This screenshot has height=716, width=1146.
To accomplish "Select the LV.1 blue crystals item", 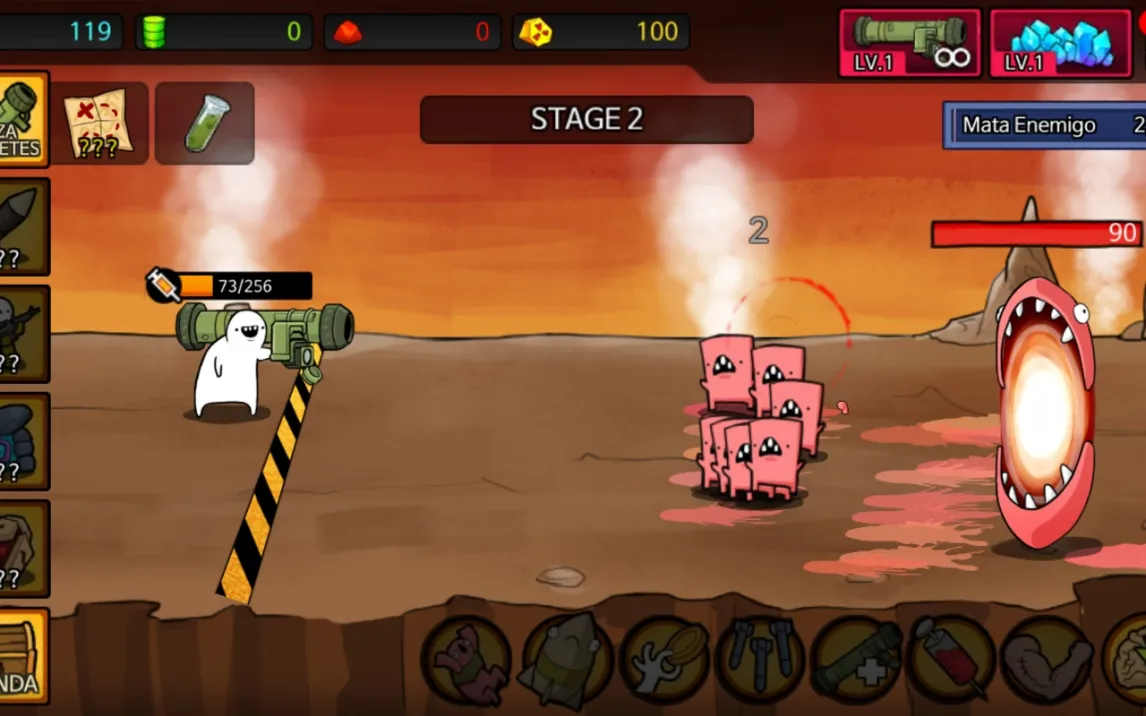I will pos(1060,43).
